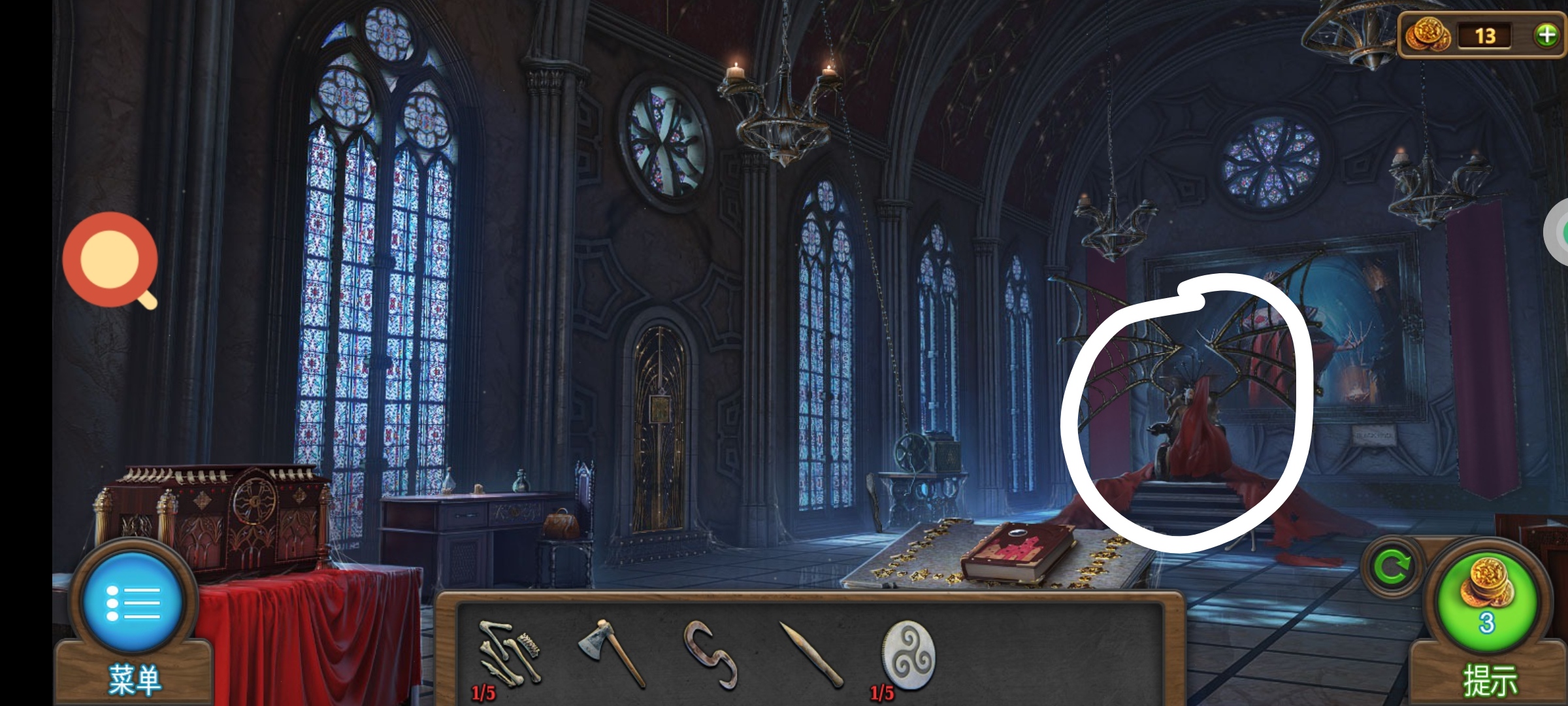This screenshot has height=706, width=1568.
Task: Add coins with the green plus button
Action: click(1546, 35)
